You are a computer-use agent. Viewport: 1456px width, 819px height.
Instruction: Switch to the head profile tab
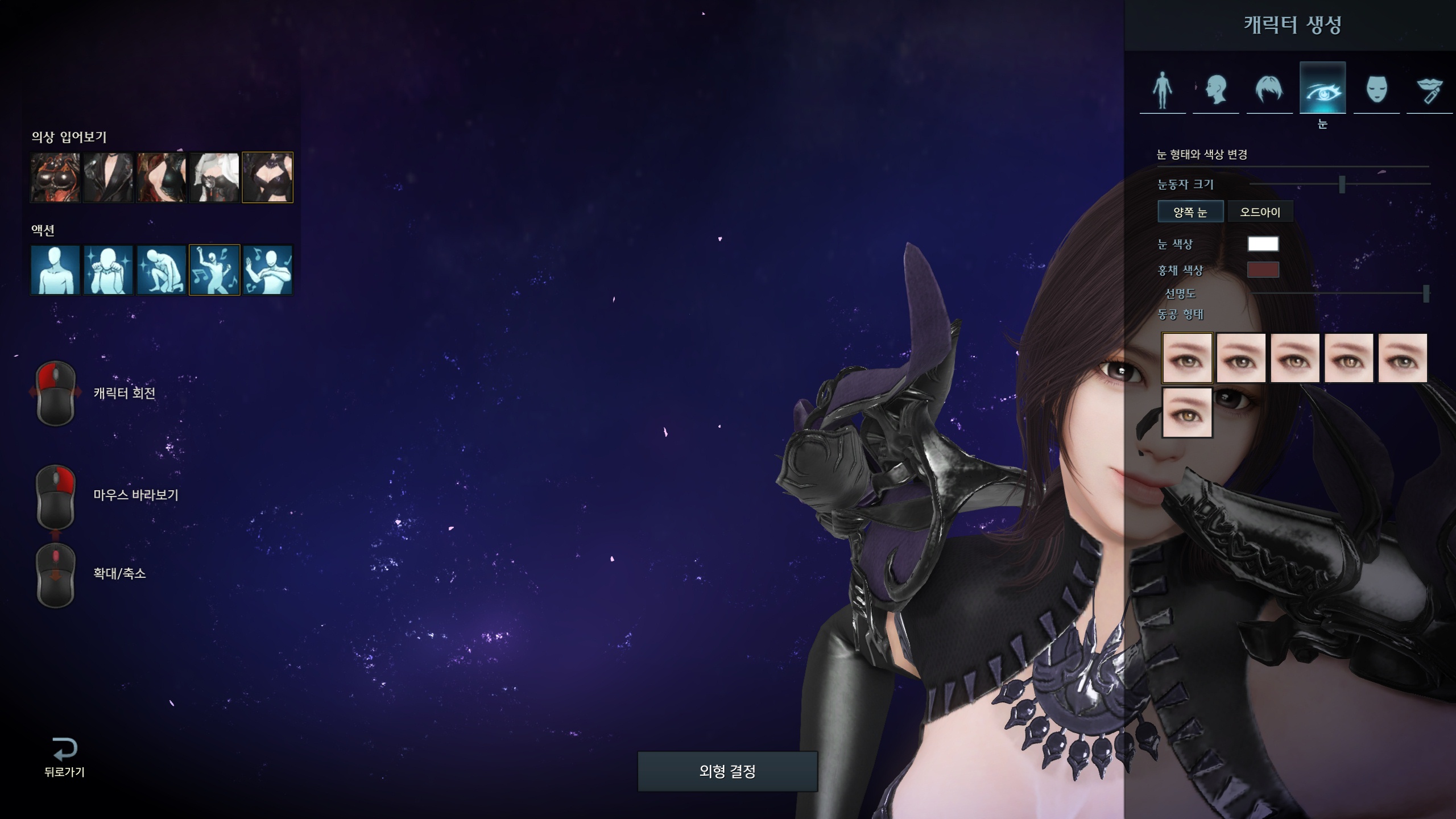pos(1216,90)
